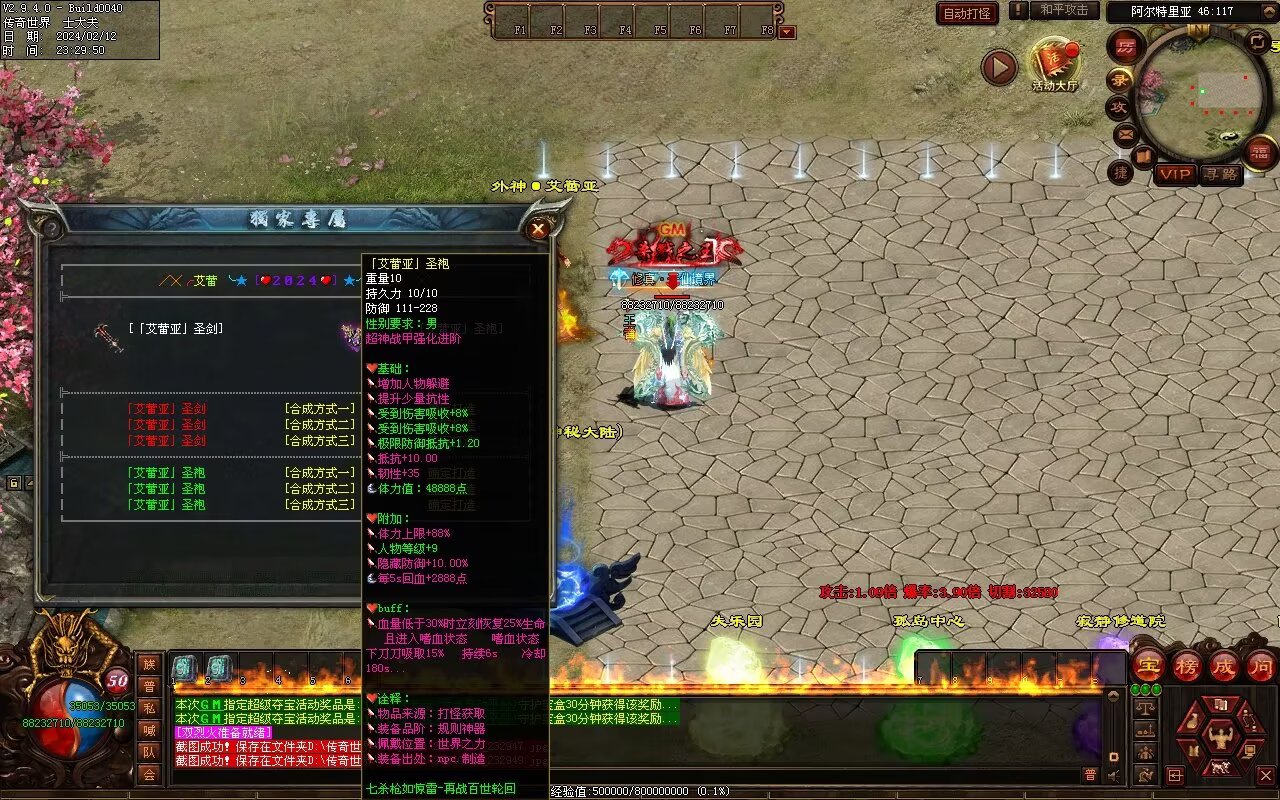1280x800 pixels.
Task: Select the first rune stone hotbar slot
Action: click(x=185, y=668)
